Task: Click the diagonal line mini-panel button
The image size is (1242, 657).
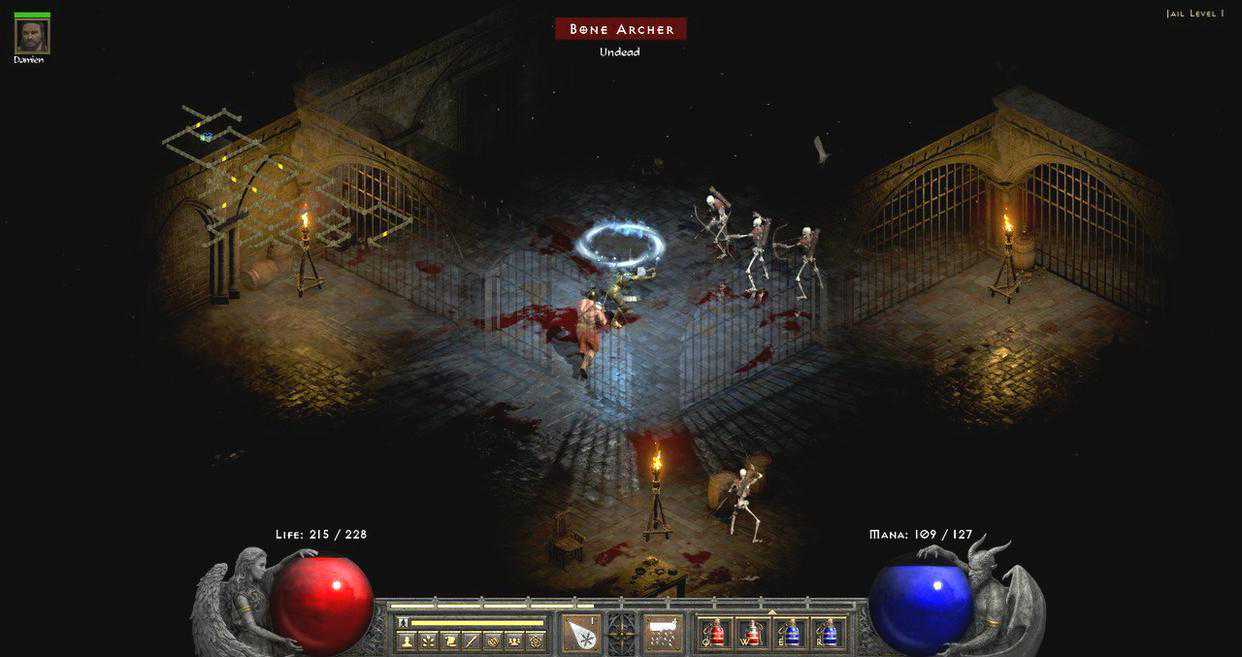Action: [471, 641]
